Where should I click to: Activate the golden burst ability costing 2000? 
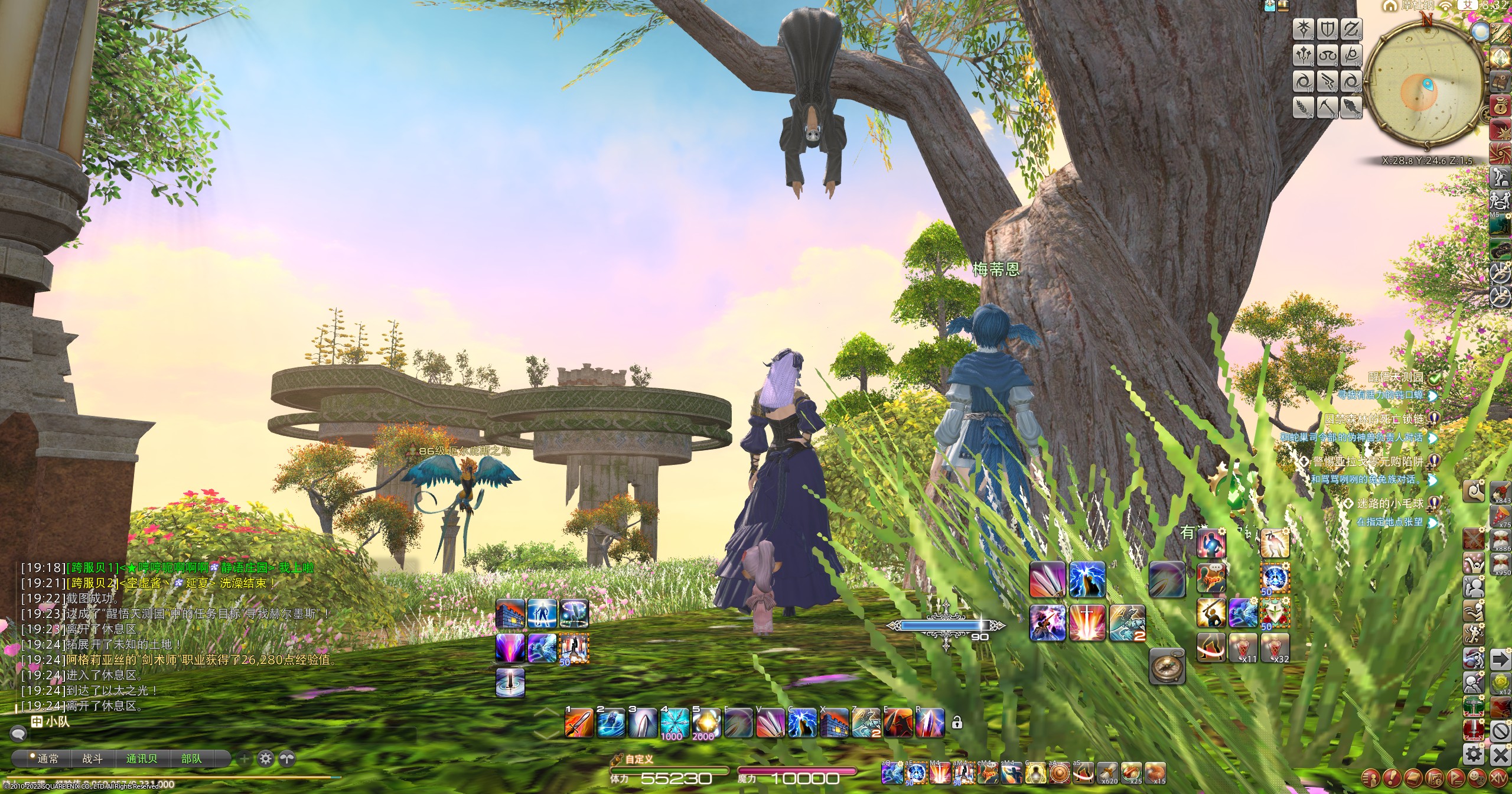pyautogui.click(x=706, y=722)
